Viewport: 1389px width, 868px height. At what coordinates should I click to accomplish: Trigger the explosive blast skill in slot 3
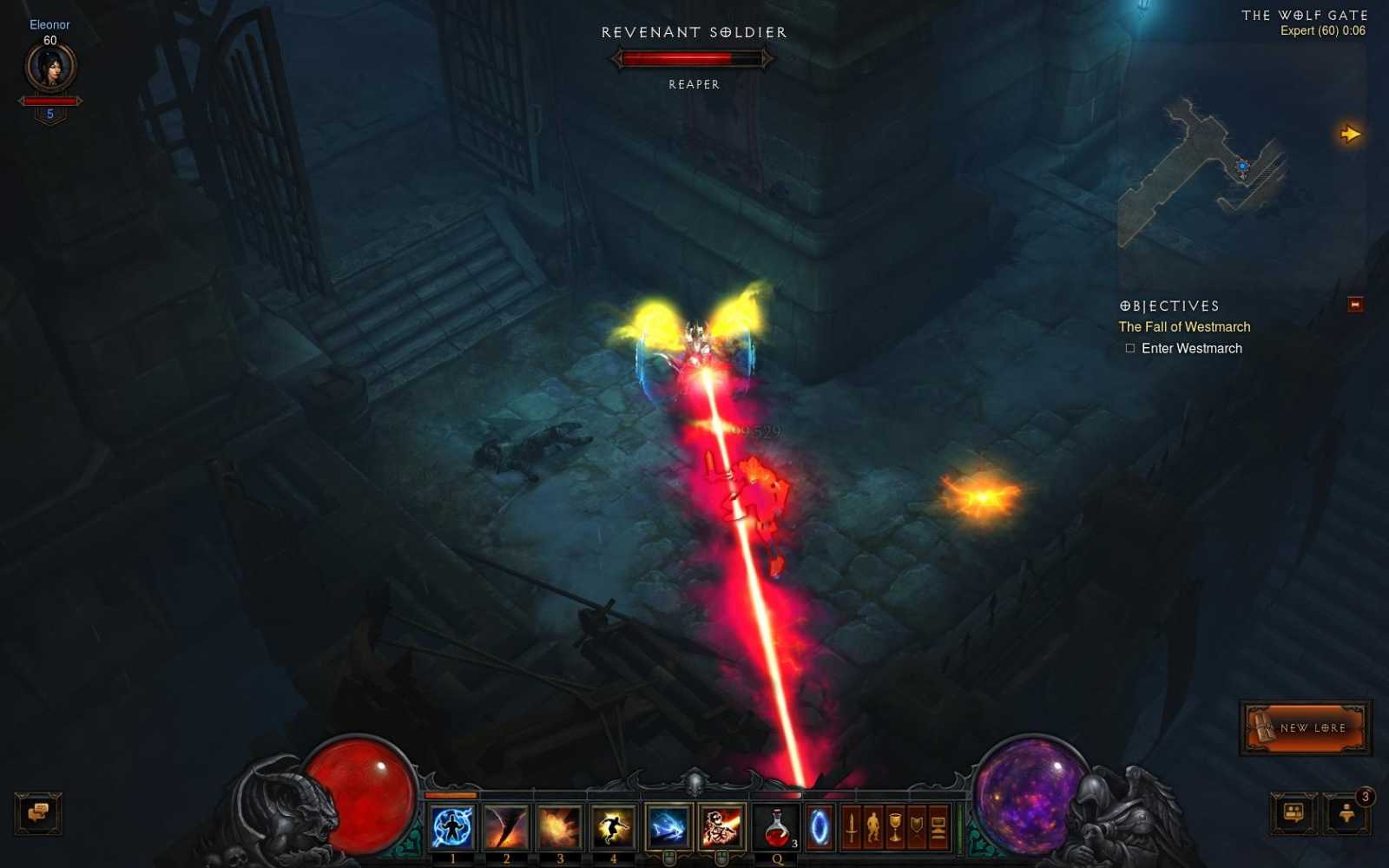click(x=558, y=826)
